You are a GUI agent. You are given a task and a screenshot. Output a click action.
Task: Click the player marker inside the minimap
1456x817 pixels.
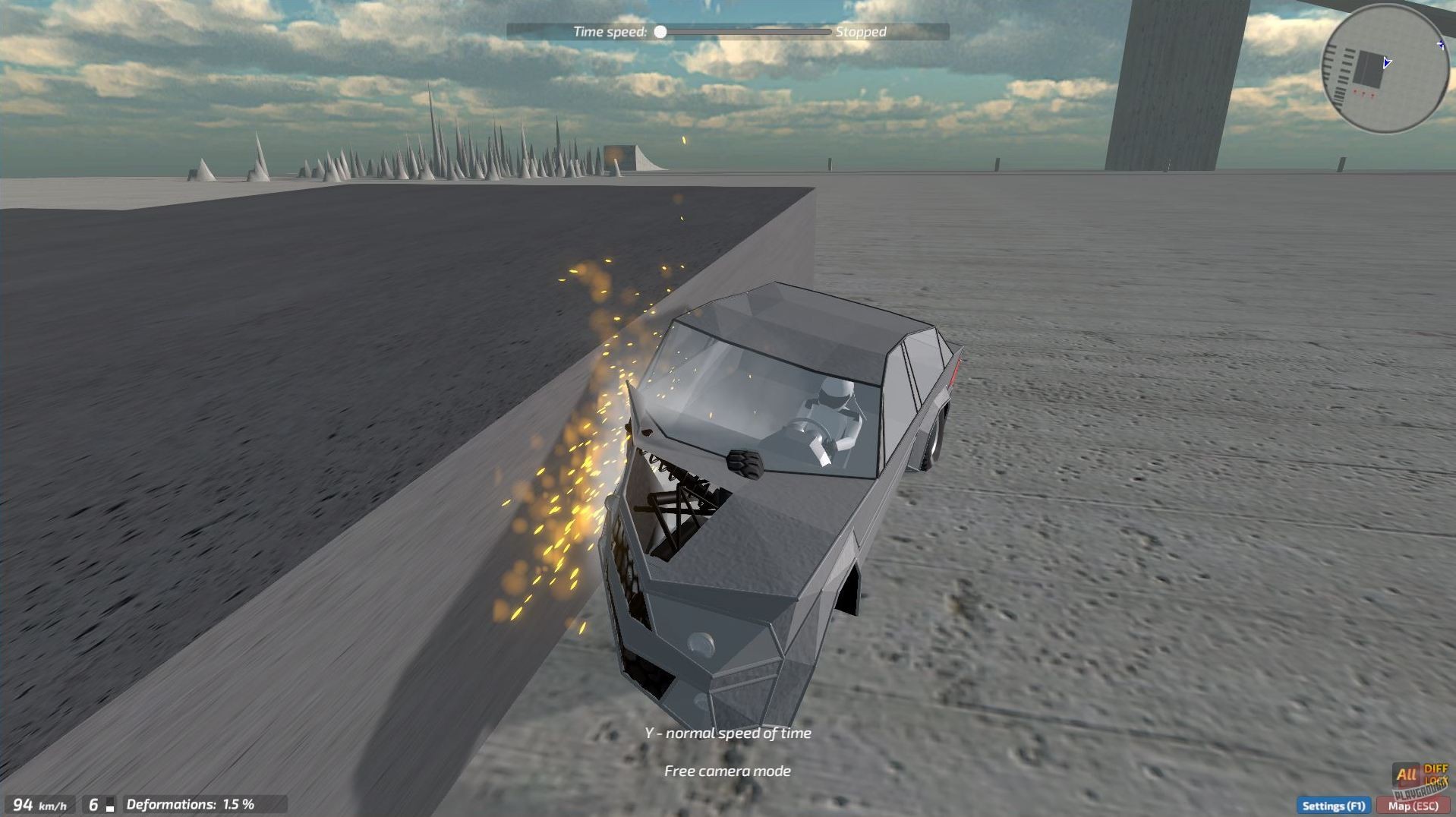(1387, 62)
